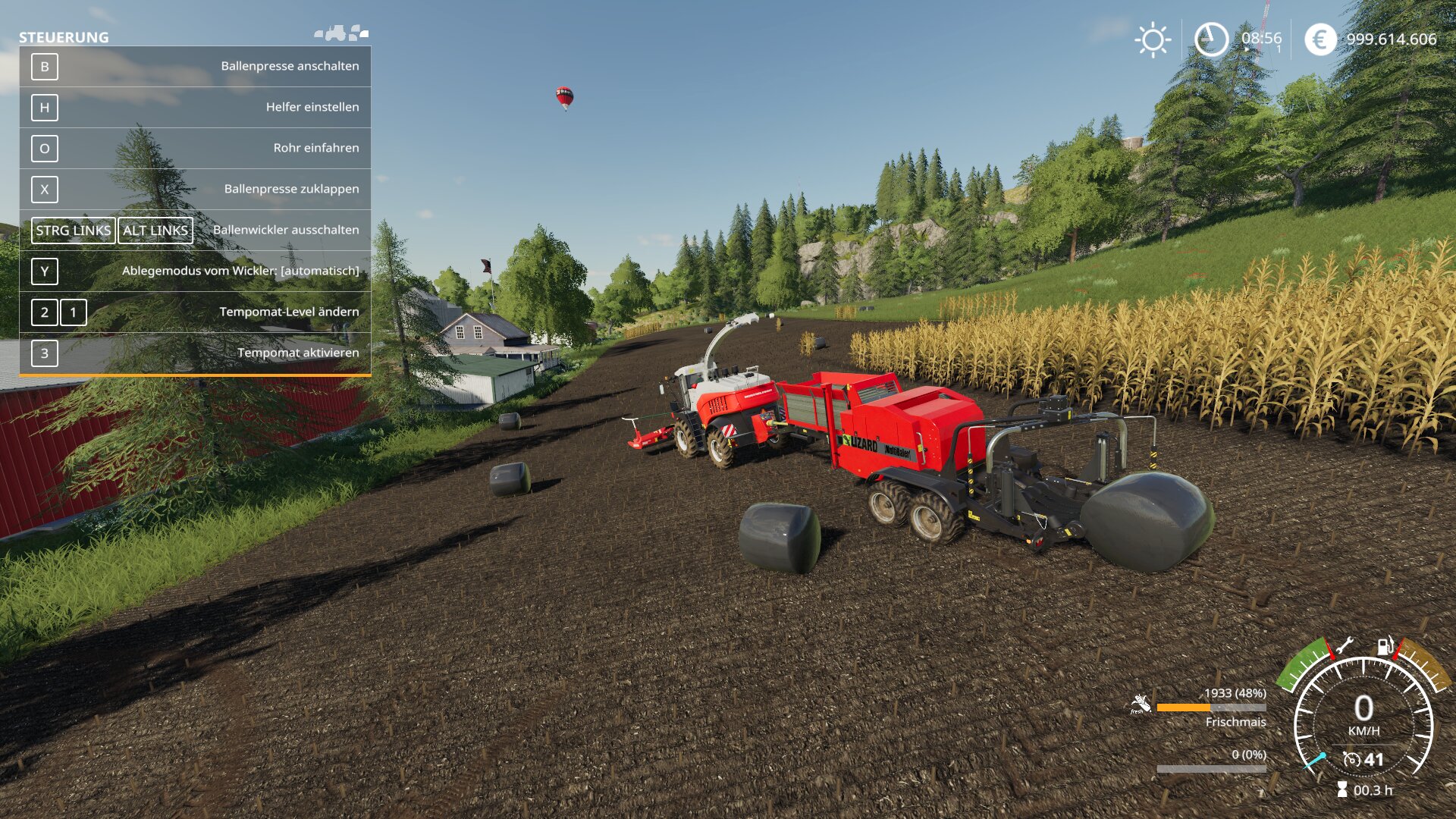This screenshot has height=819, width=1456.
Task: Select the clock icon beside the time
Action: [x=1211, y=39]
